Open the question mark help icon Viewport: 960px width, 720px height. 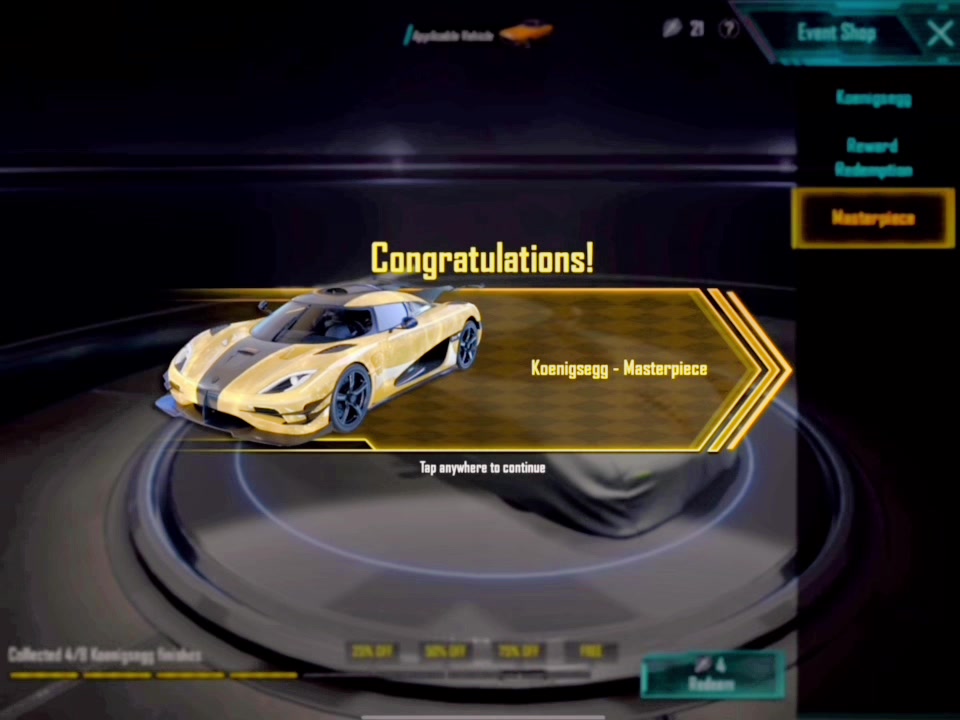730,29
